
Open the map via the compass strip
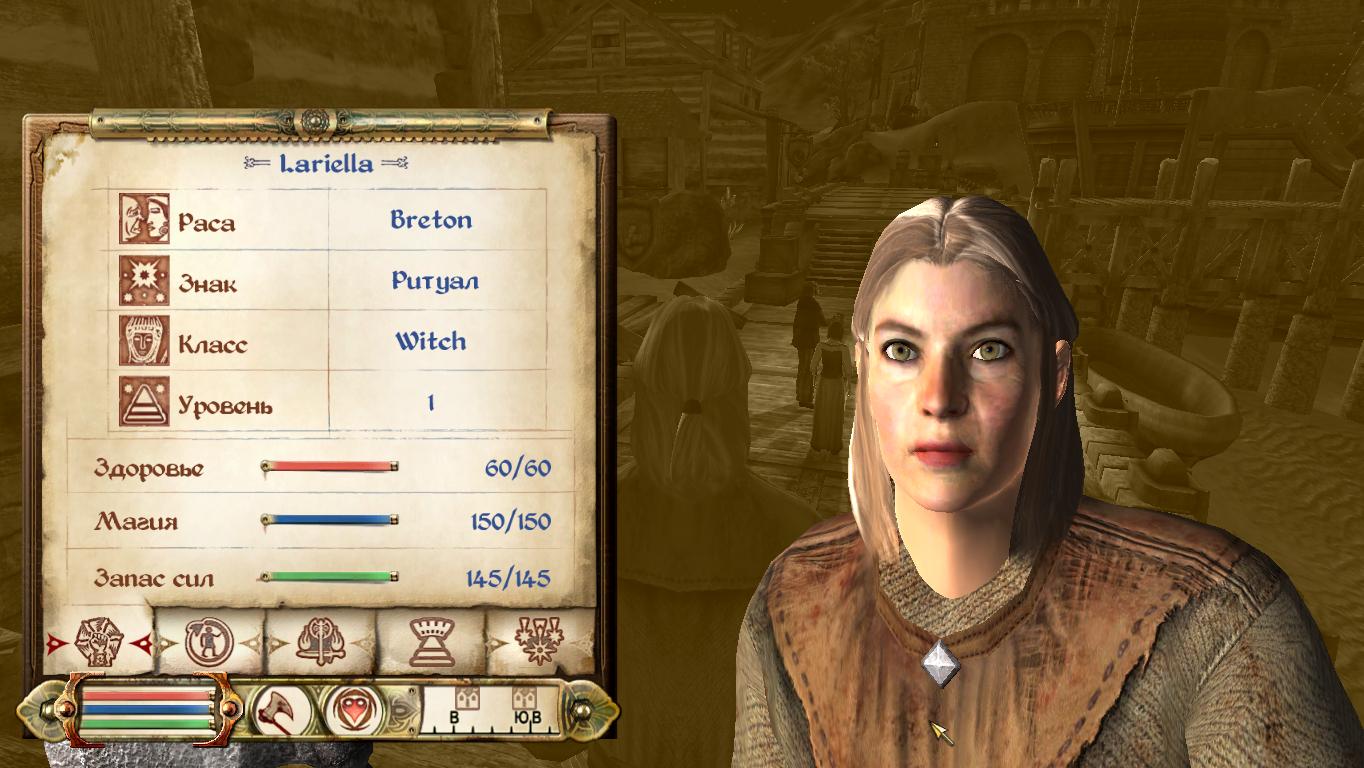[490, 710]
